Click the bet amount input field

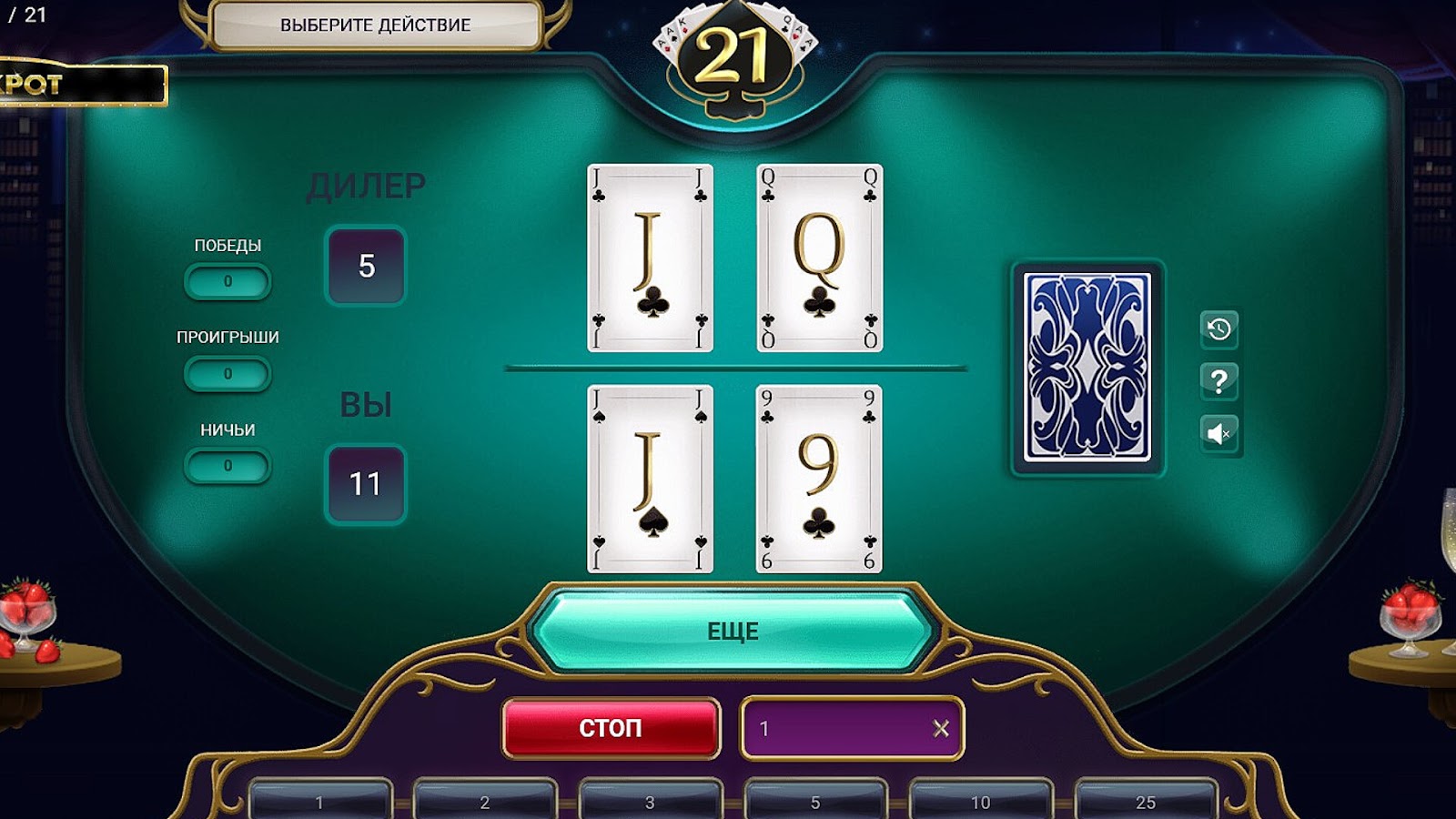tap(837, 727)
